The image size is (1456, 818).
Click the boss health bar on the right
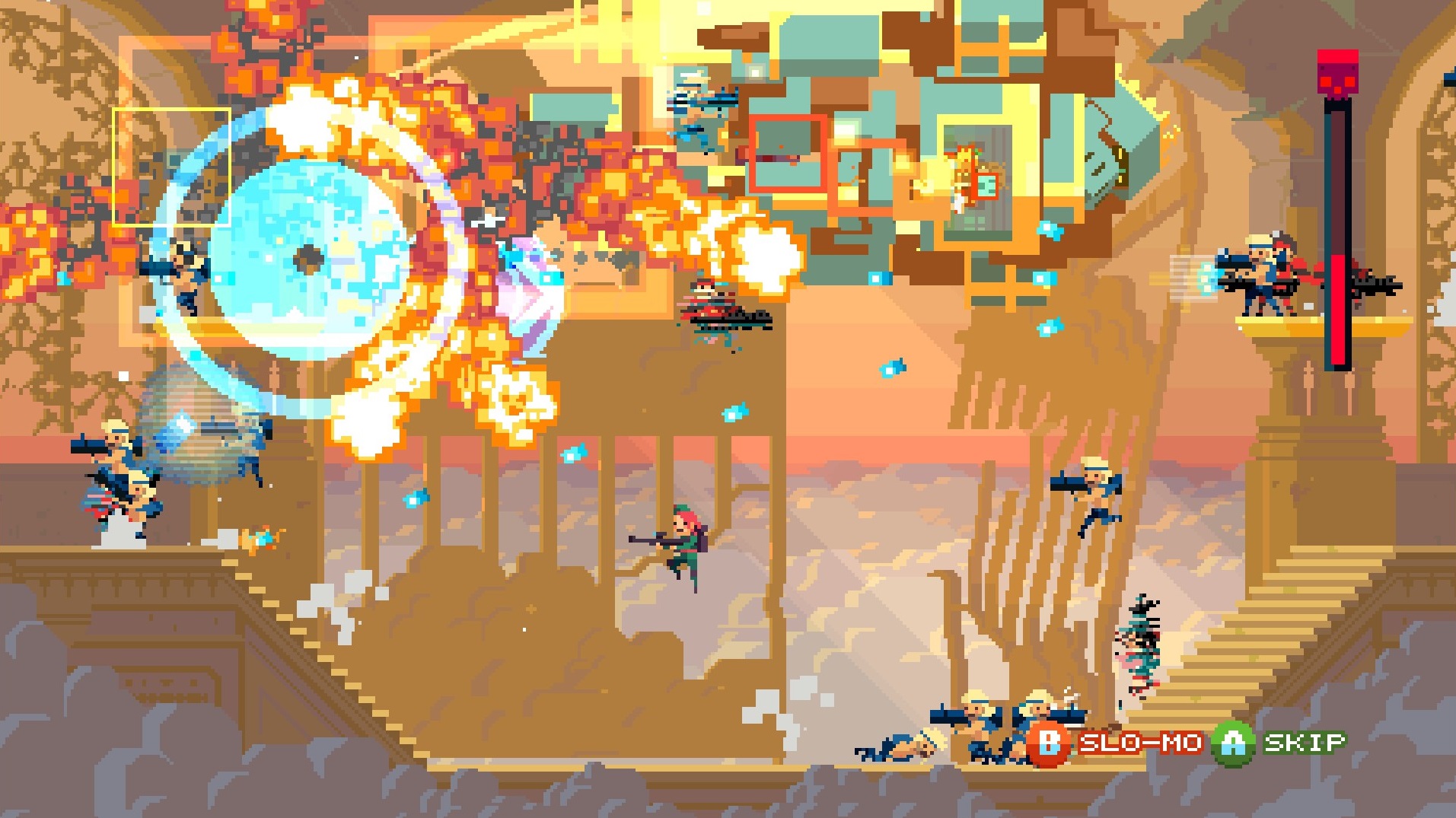click(x=1340, y=228)
